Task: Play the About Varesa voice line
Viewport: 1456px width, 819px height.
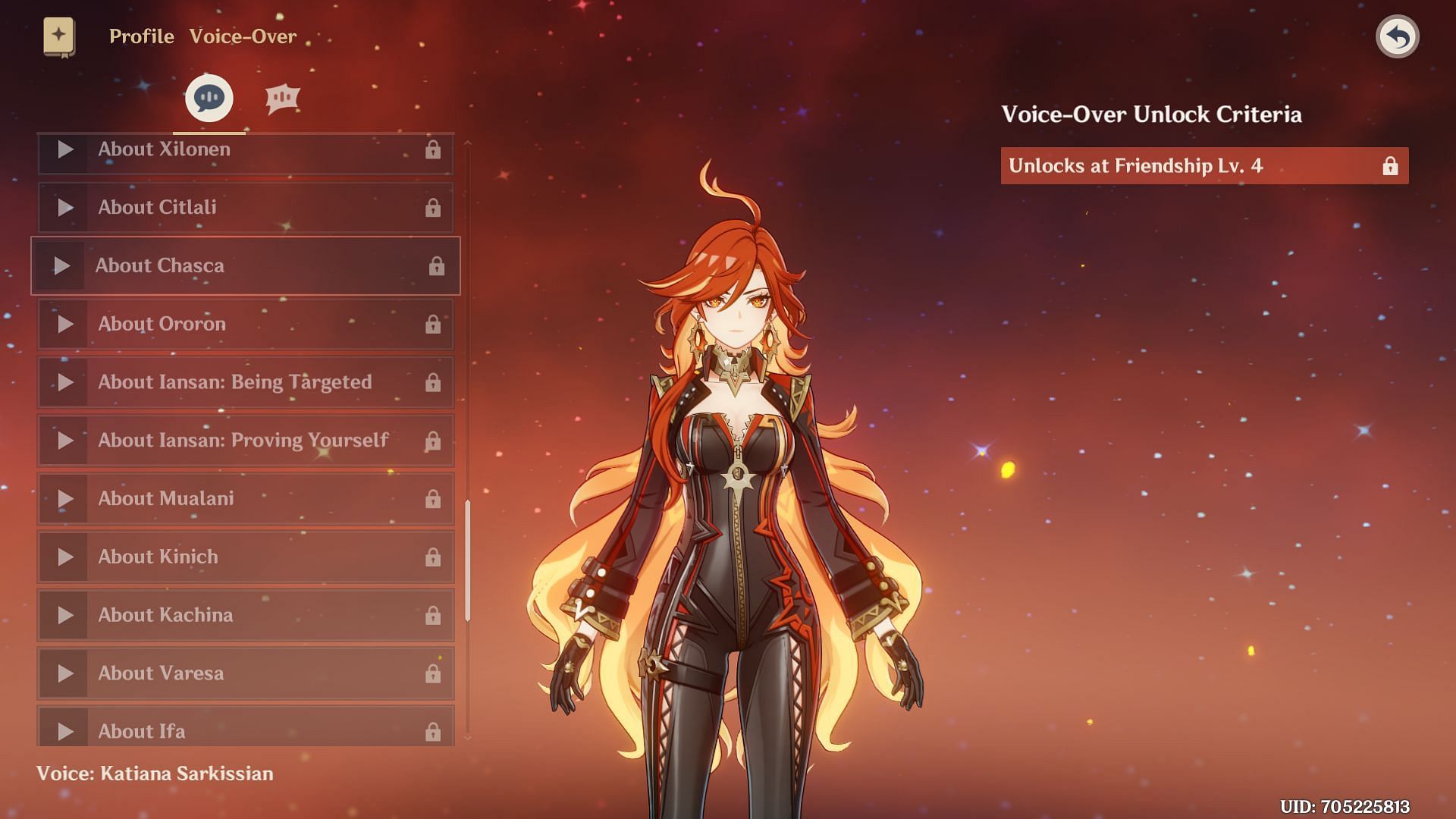Action: (64, 673)
